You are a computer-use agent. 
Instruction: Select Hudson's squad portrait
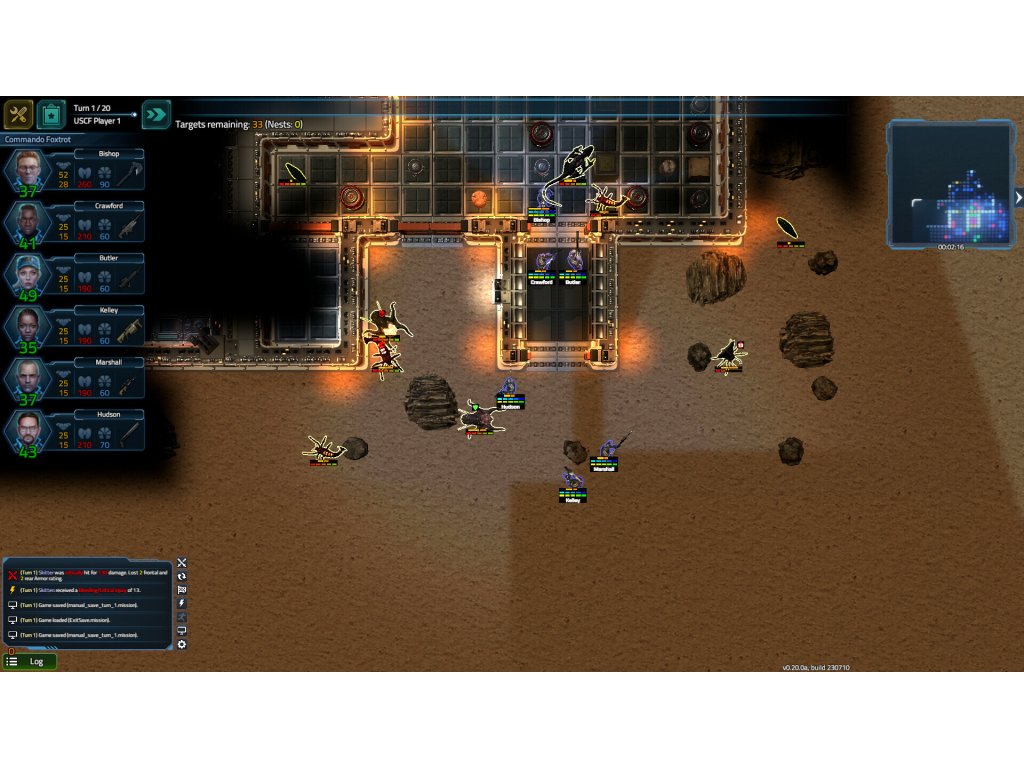pos(27,430)
